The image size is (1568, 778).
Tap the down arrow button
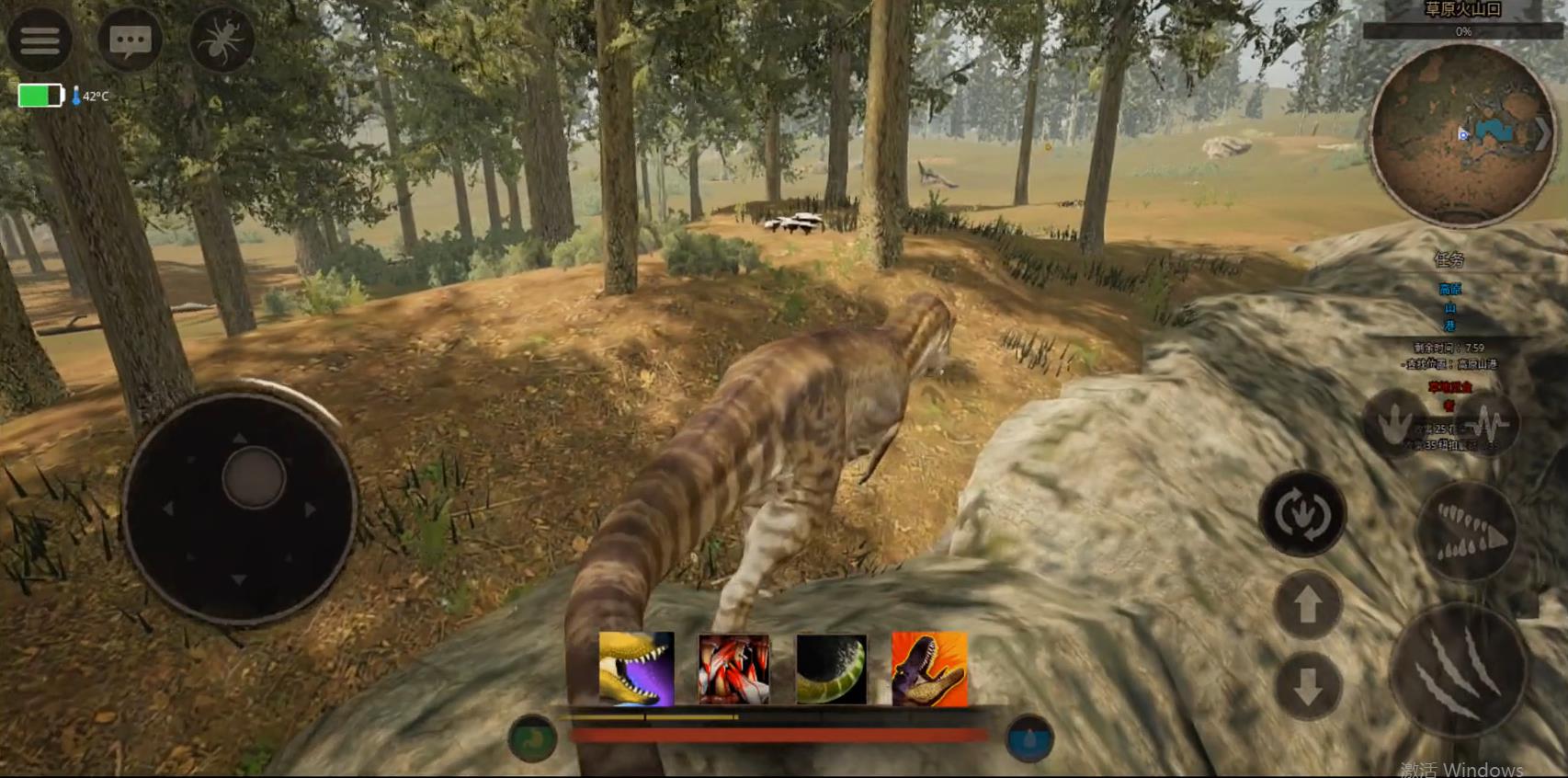pos(1307,686)
